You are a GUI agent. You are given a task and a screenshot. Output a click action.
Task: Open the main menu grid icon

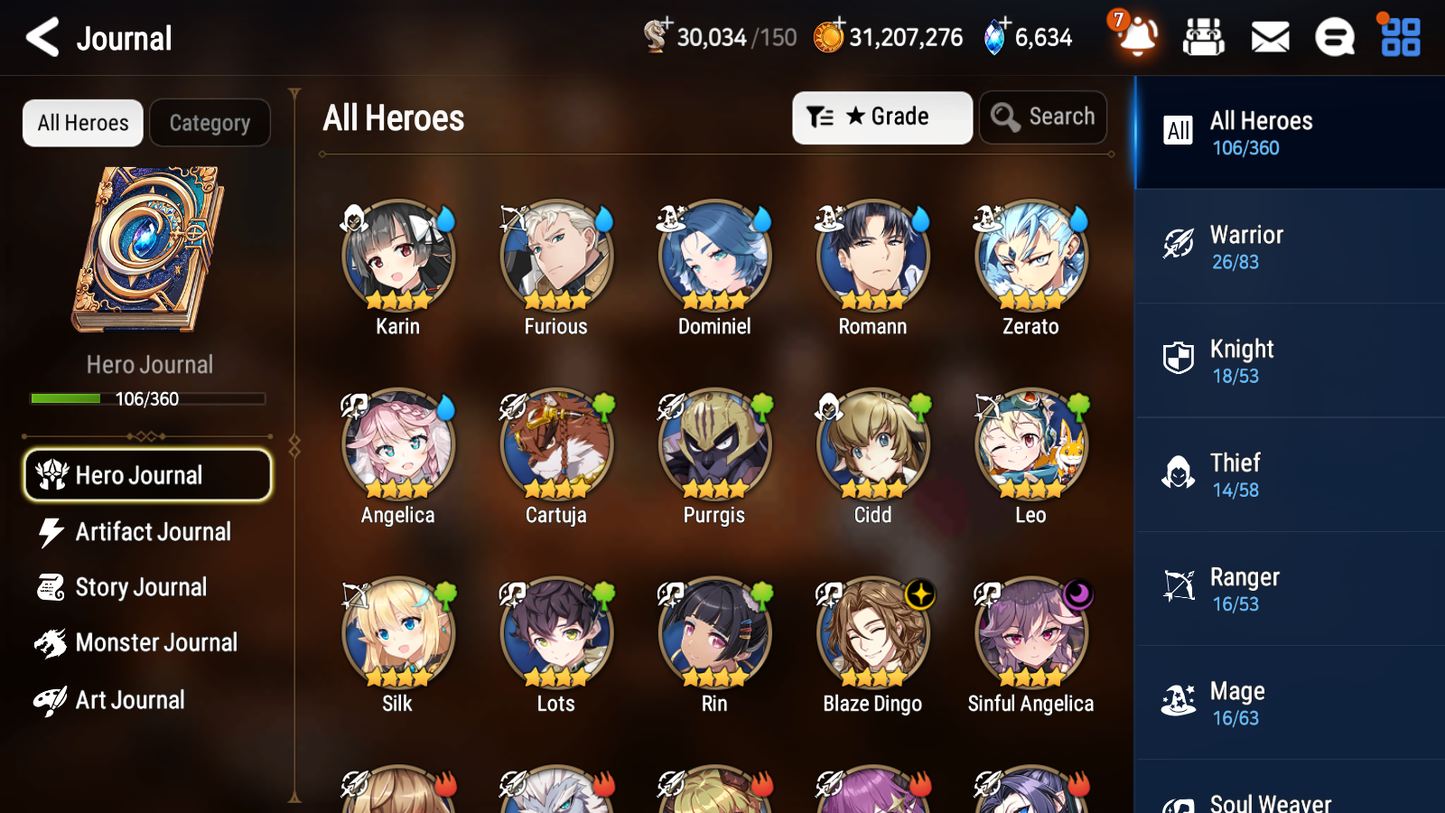click(x=1399, y=36)
